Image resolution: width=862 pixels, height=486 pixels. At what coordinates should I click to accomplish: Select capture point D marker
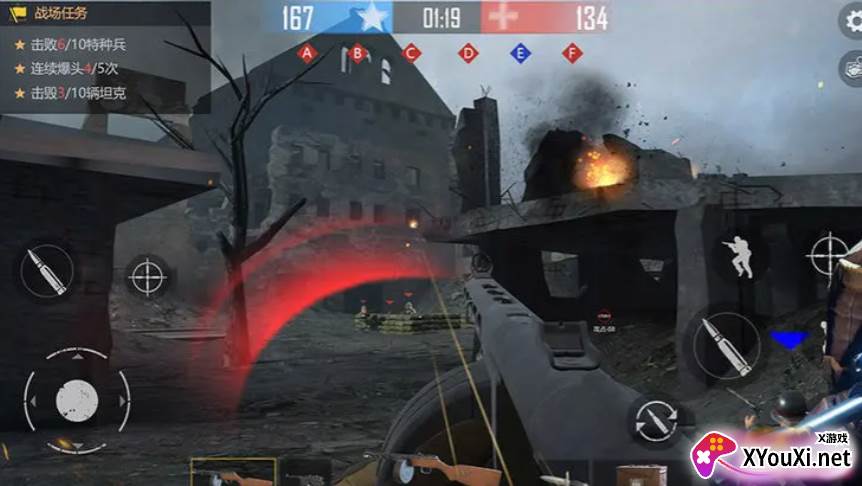pyautogui.click(x=467, y=53)
